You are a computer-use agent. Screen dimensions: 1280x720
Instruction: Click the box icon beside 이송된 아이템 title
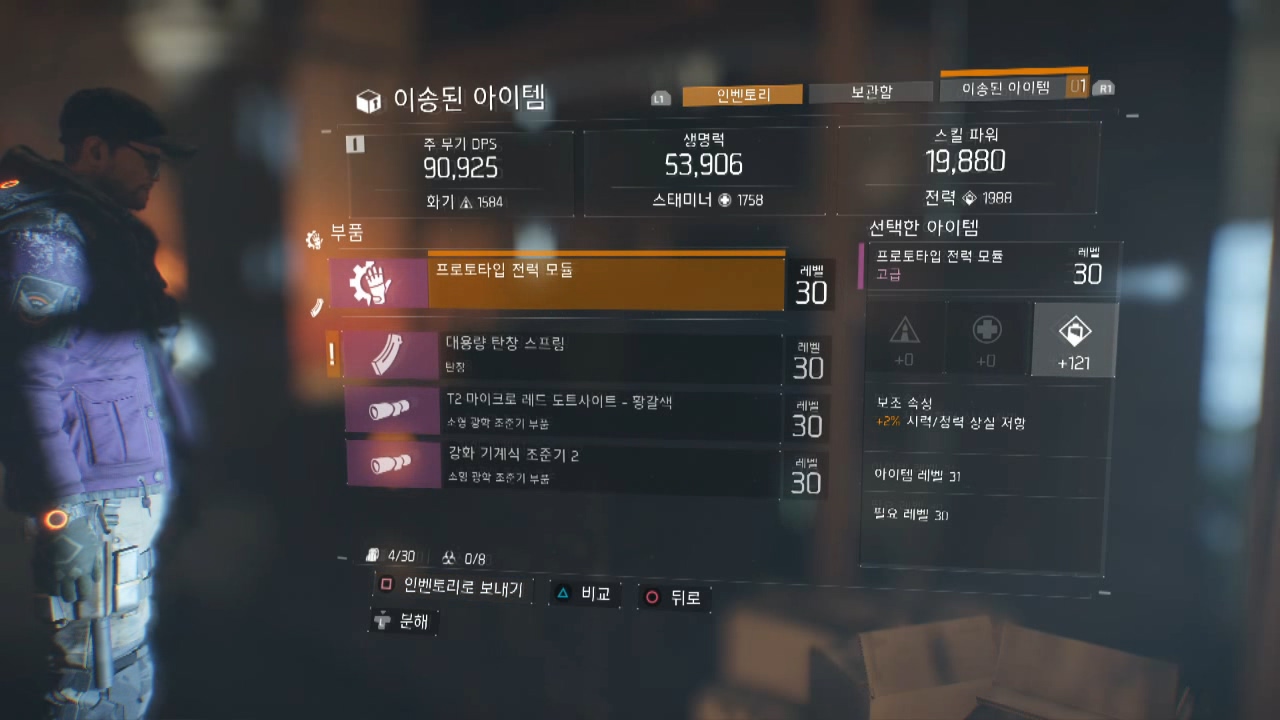[x=368, y=100]
